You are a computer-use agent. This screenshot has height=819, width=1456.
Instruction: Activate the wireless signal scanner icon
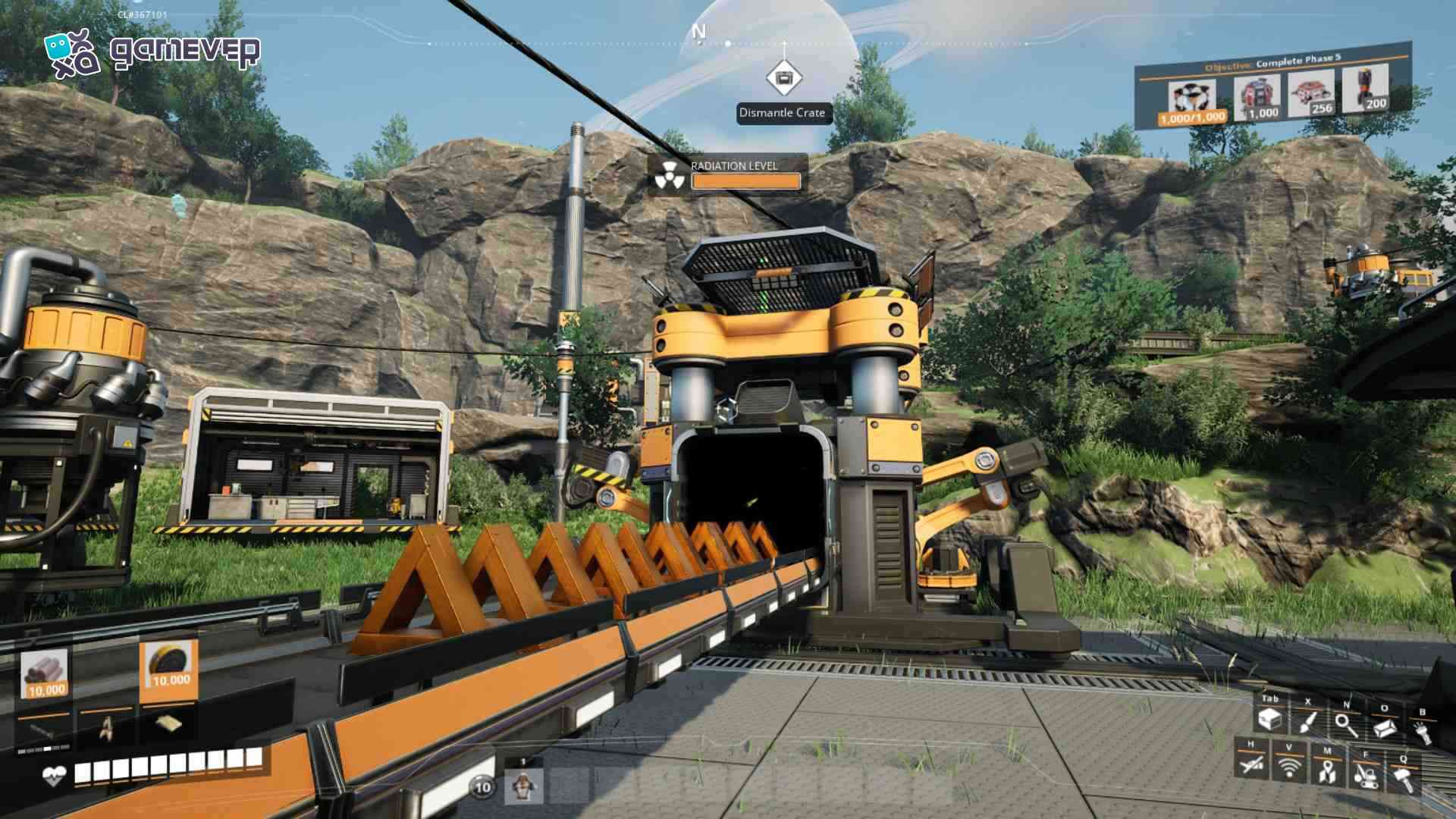coord(1289,767)
